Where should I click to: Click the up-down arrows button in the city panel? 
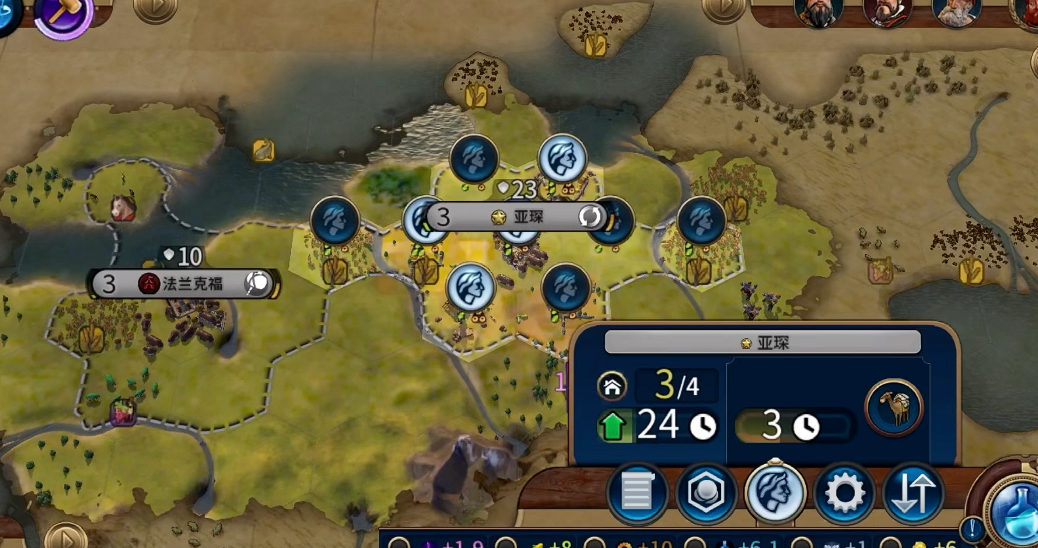913,494
